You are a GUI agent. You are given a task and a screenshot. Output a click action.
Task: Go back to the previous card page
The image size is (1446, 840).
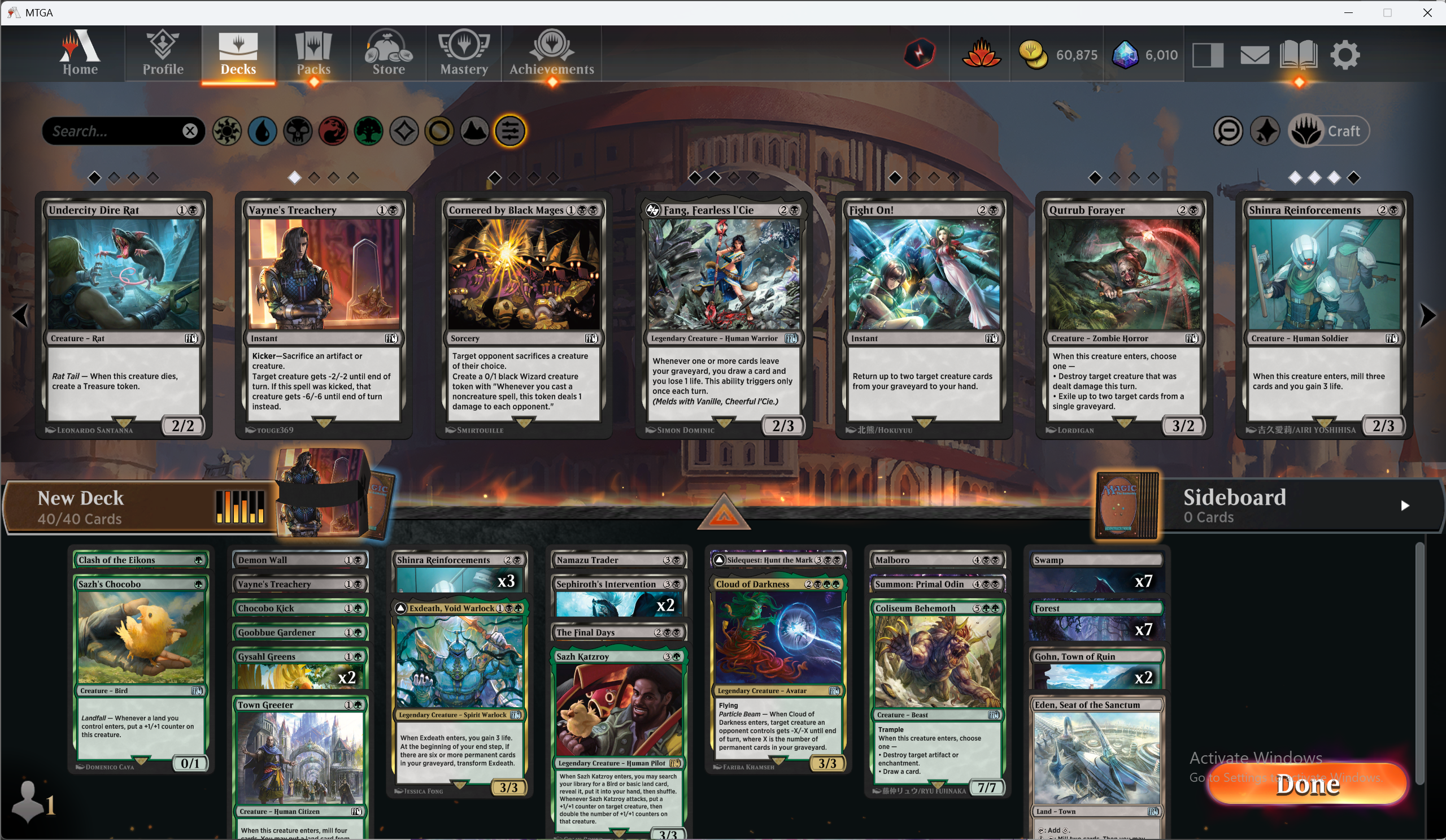point(19,315)
